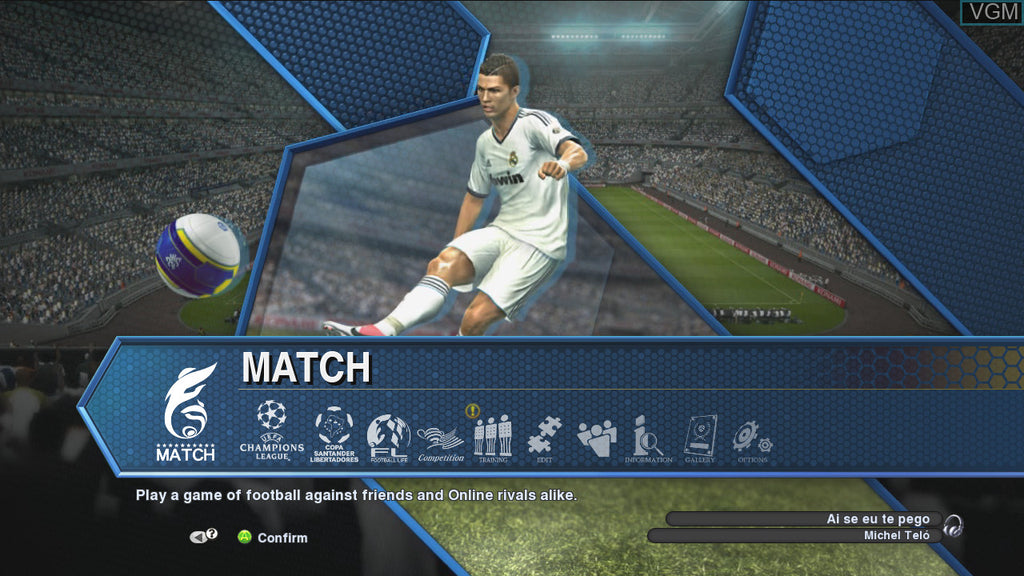Image resolution: width=1024 pixels, height=576 pixels.
Task: Choose Copa Santander Libertadores mode
Action: [334, 433]
